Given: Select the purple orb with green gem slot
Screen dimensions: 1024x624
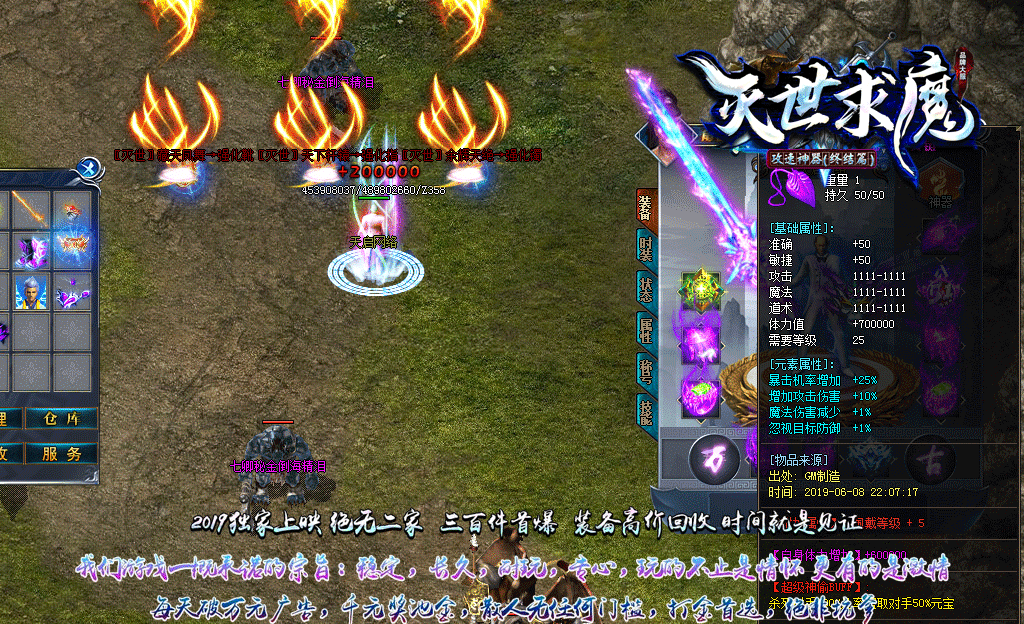Looking at the screenshot, I should [x=700, y=390].
